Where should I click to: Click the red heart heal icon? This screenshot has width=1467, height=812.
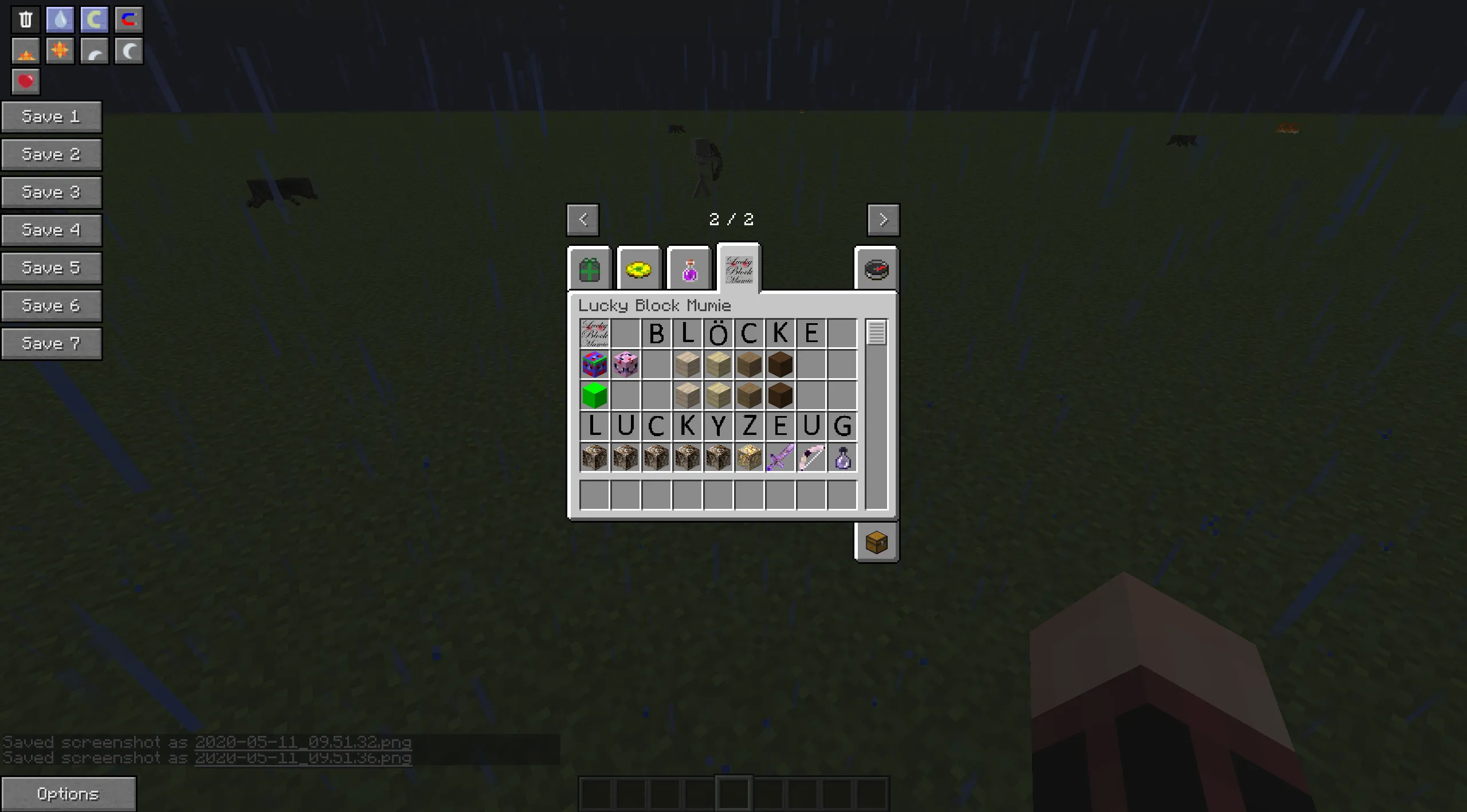tap(25, 81)
